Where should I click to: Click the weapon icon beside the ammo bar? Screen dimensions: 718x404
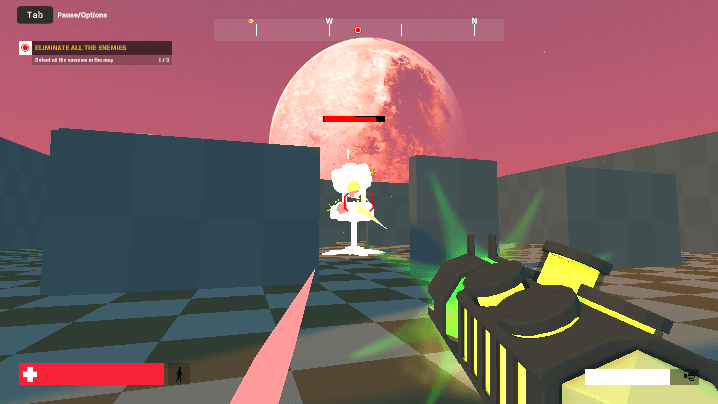690,376
